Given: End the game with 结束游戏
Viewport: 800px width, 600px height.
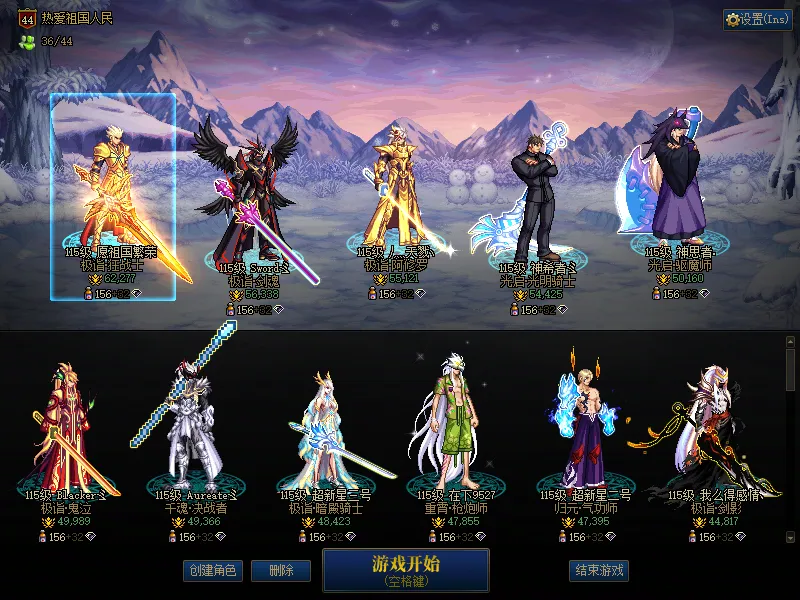Looking at the screenshot, I should 599,571.
